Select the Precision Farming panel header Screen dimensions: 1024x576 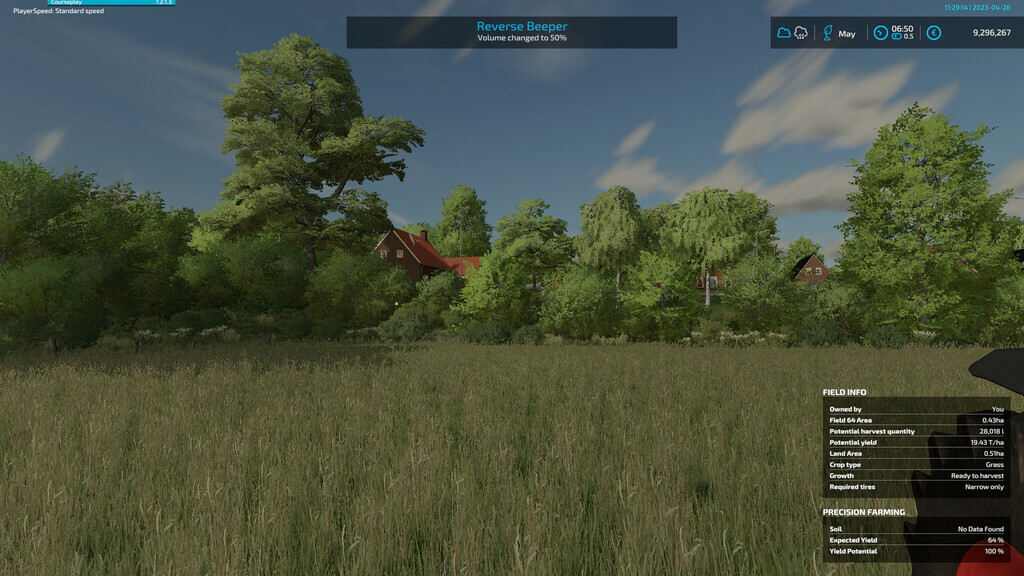tap(864, 512)
